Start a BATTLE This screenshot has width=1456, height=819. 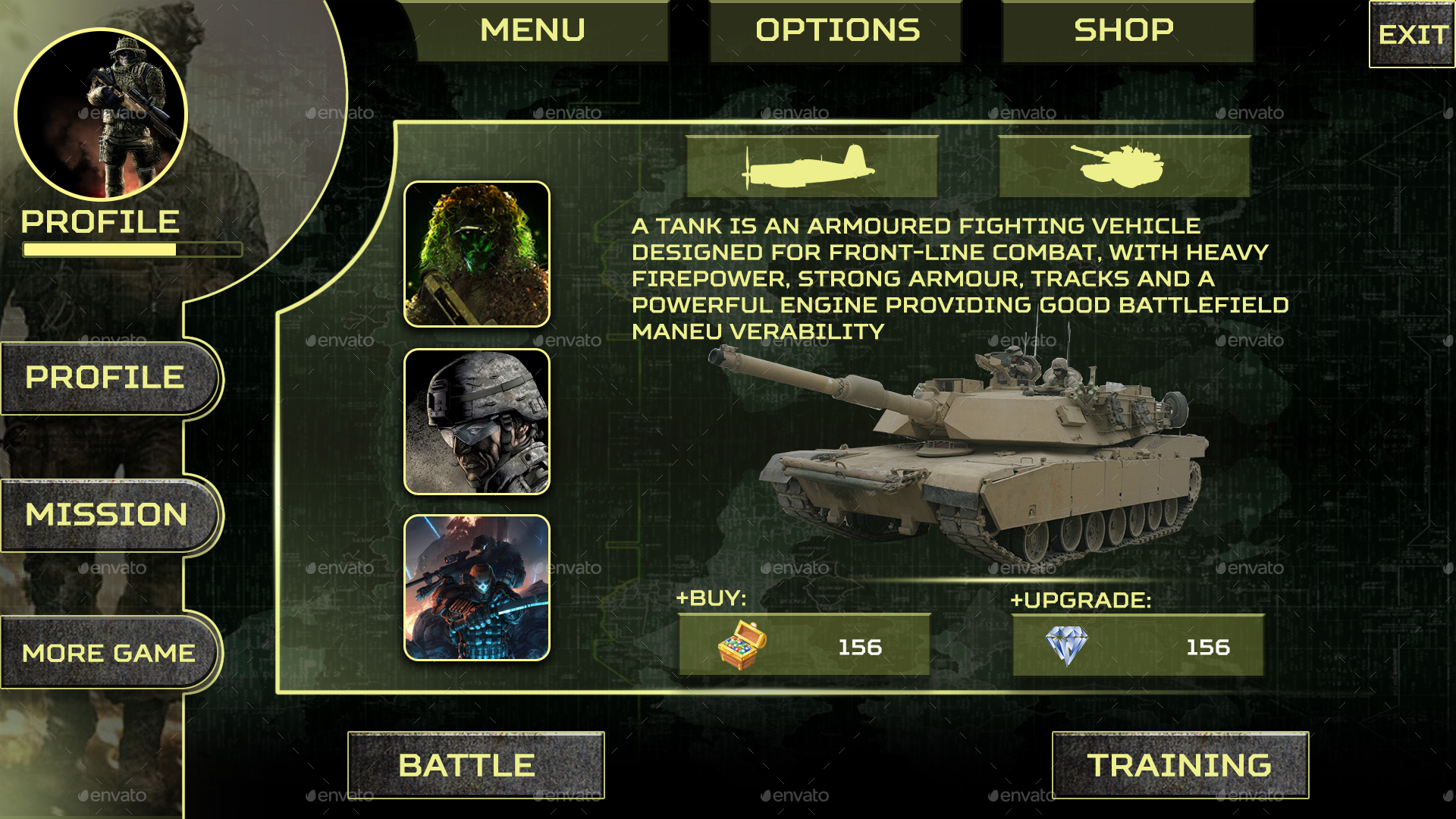(x=475, y=764)
